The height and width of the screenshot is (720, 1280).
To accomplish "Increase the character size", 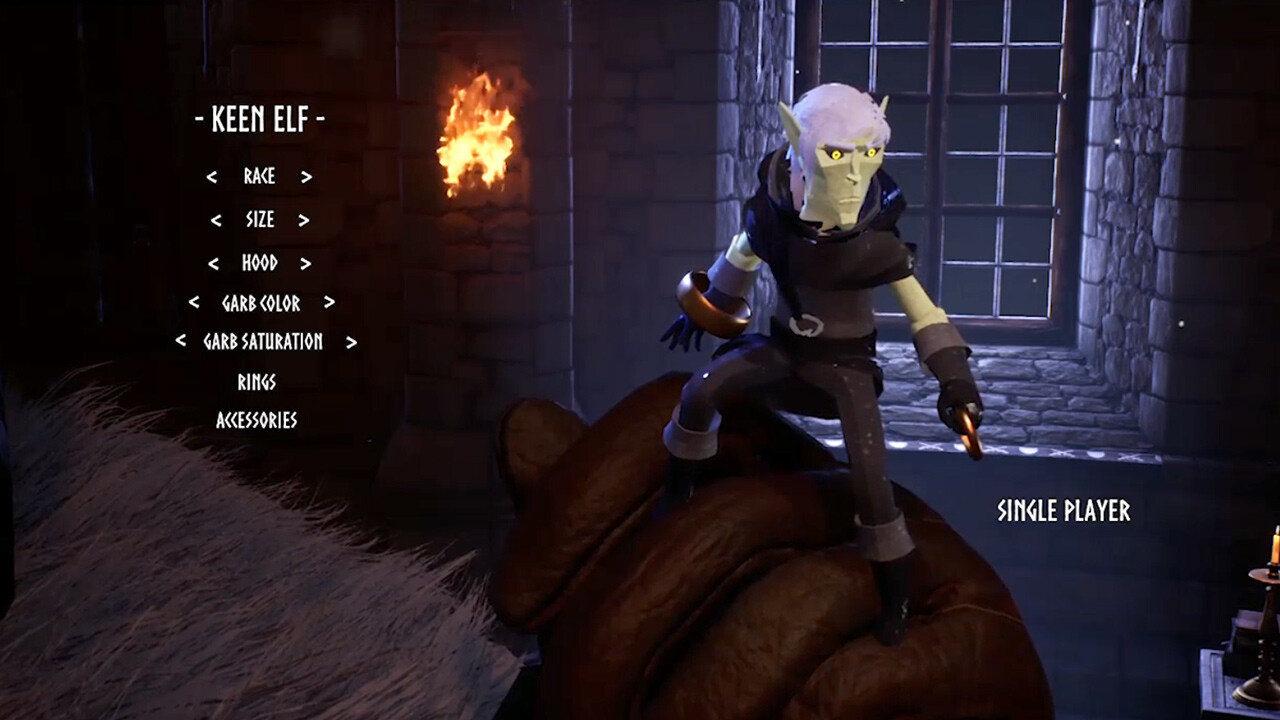I will (304, 219).
